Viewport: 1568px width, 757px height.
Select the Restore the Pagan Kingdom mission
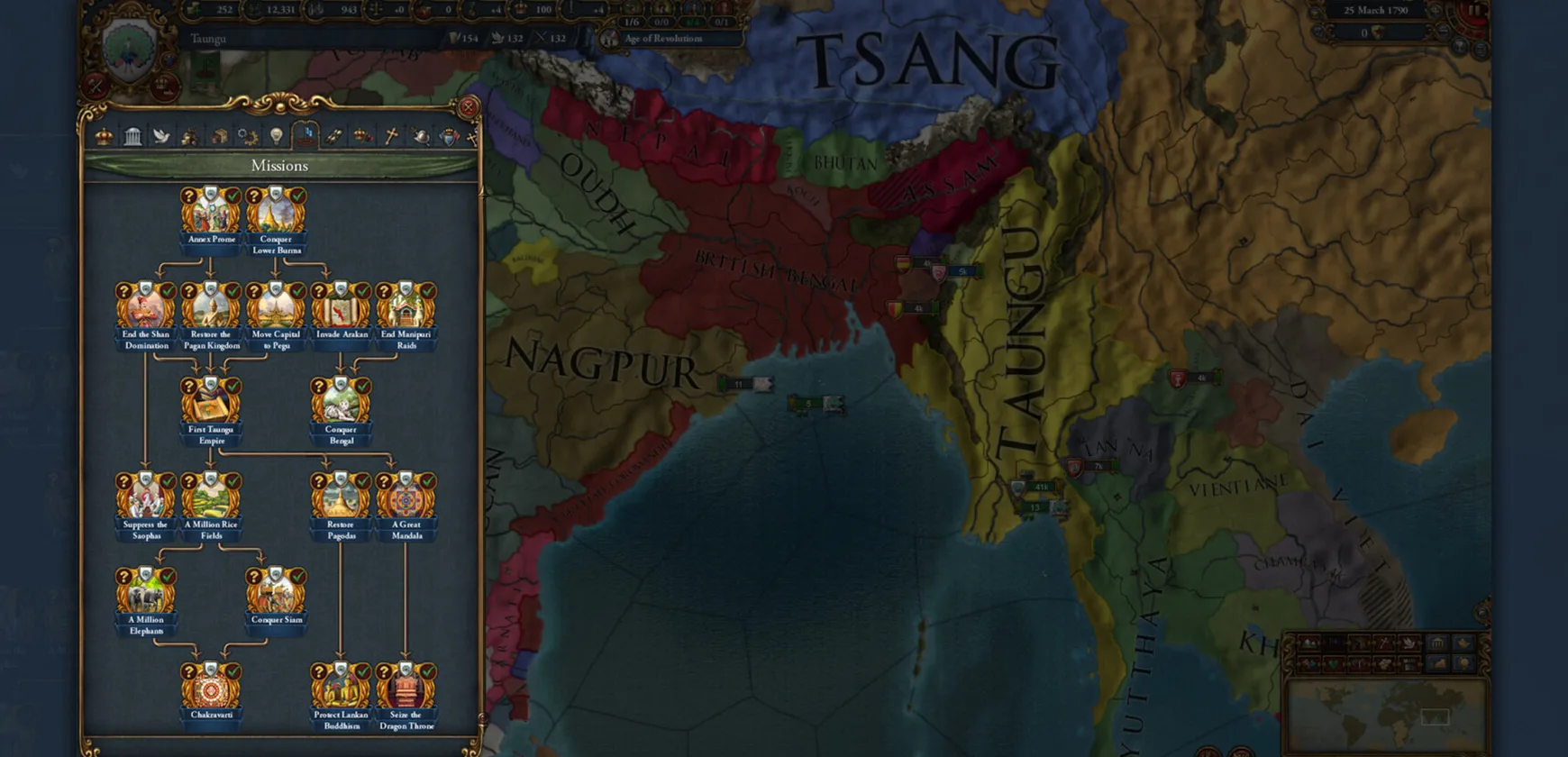click(x=211, y=309)
